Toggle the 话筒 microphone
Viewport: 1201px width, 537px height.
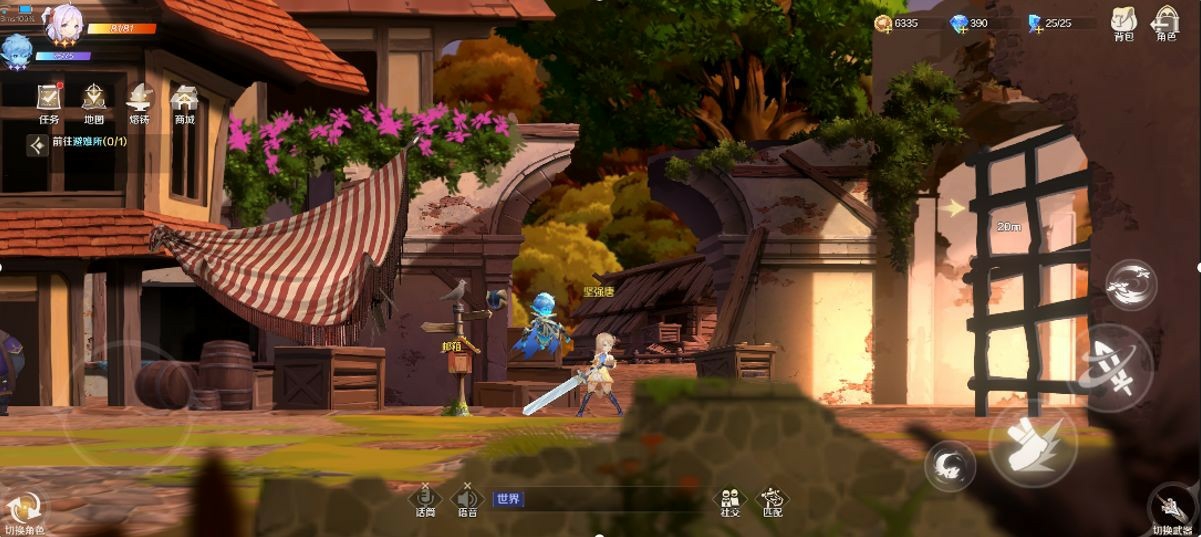point(426,499)
